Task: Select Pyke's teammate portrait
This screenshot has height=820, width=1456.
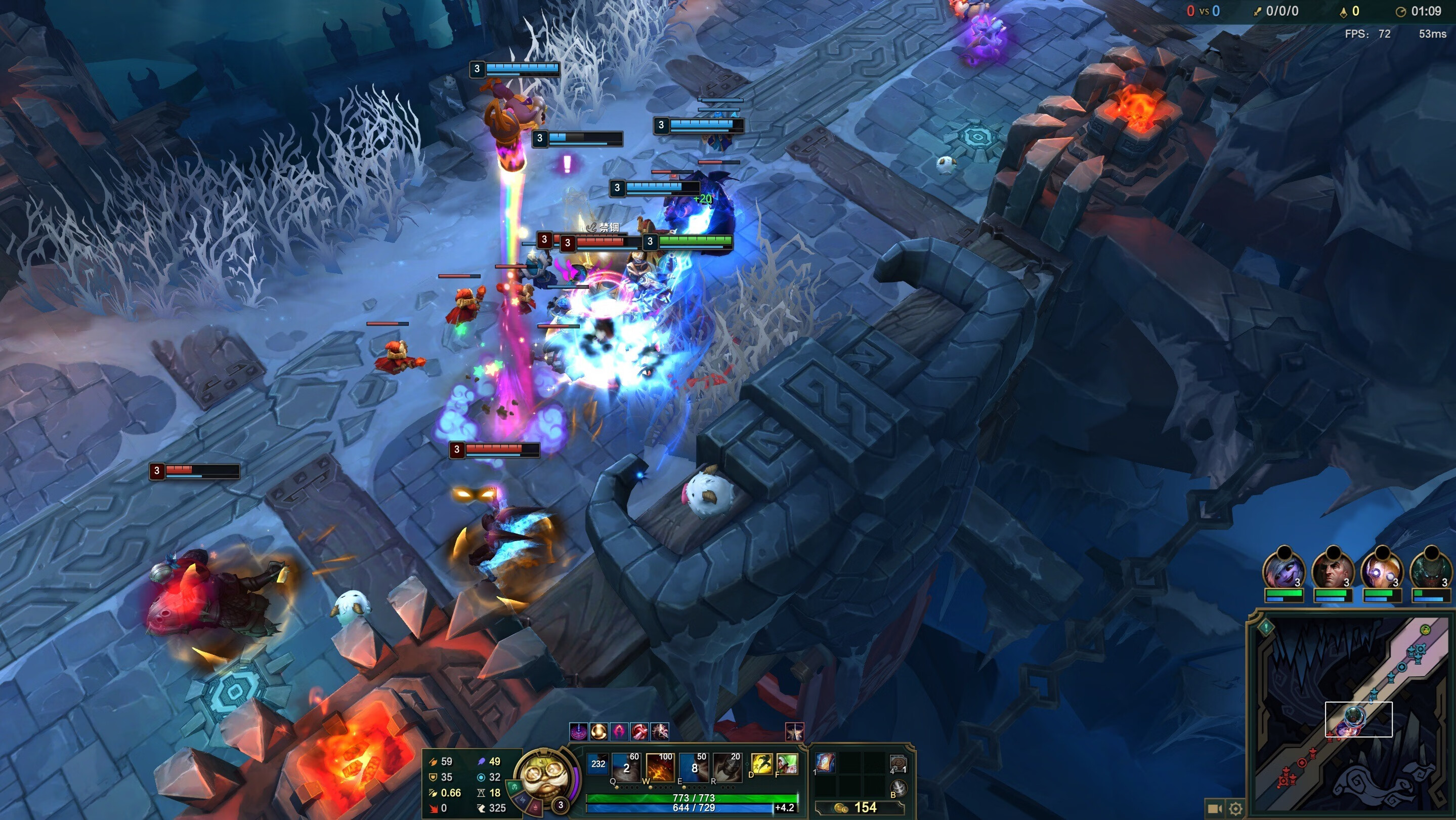Action: pyautogui.click(x=1430, y=571)
